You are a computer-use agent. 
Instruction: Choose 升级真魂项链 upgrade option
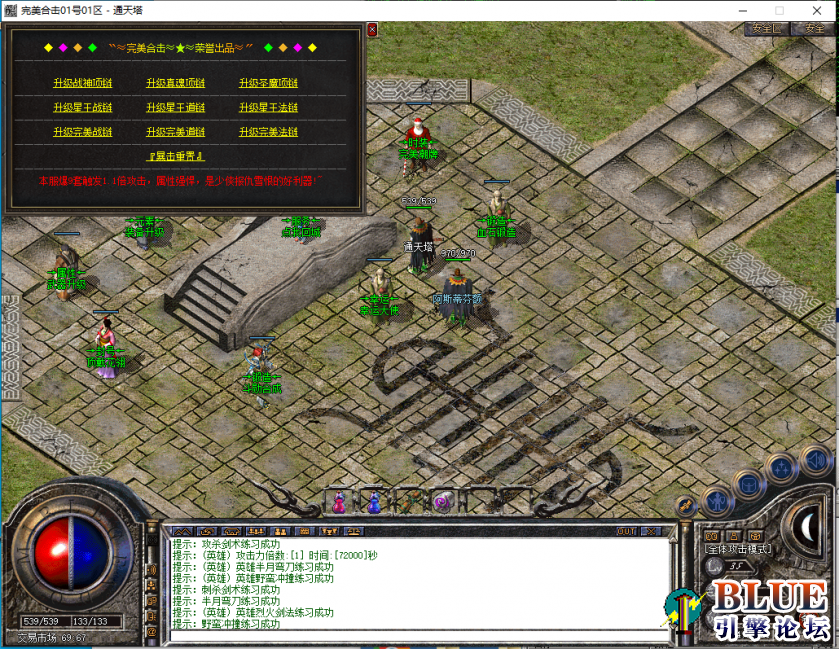click(x=175, y=83)
